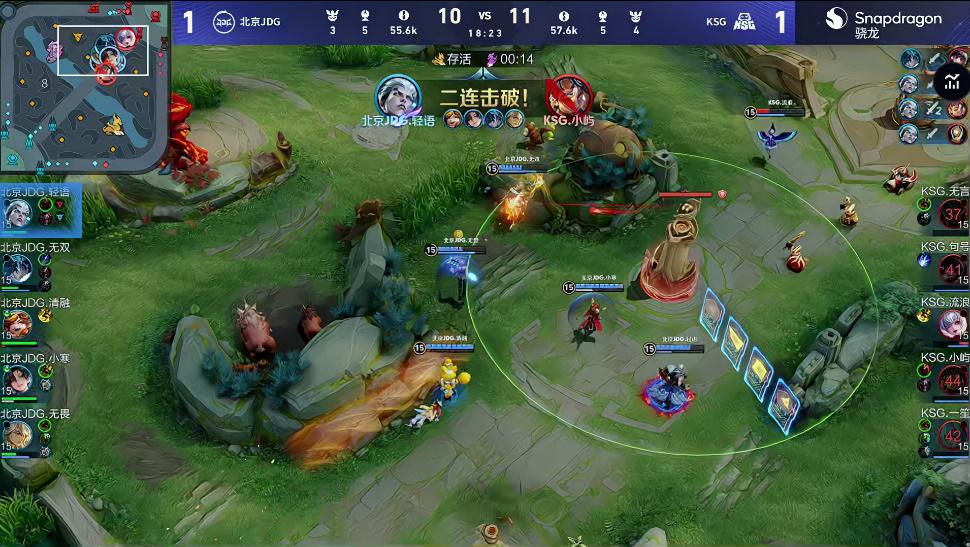This screenshot has width=970, height=547.
Task: Choose the KSG.句号 player entry
Action: (952, 269)
